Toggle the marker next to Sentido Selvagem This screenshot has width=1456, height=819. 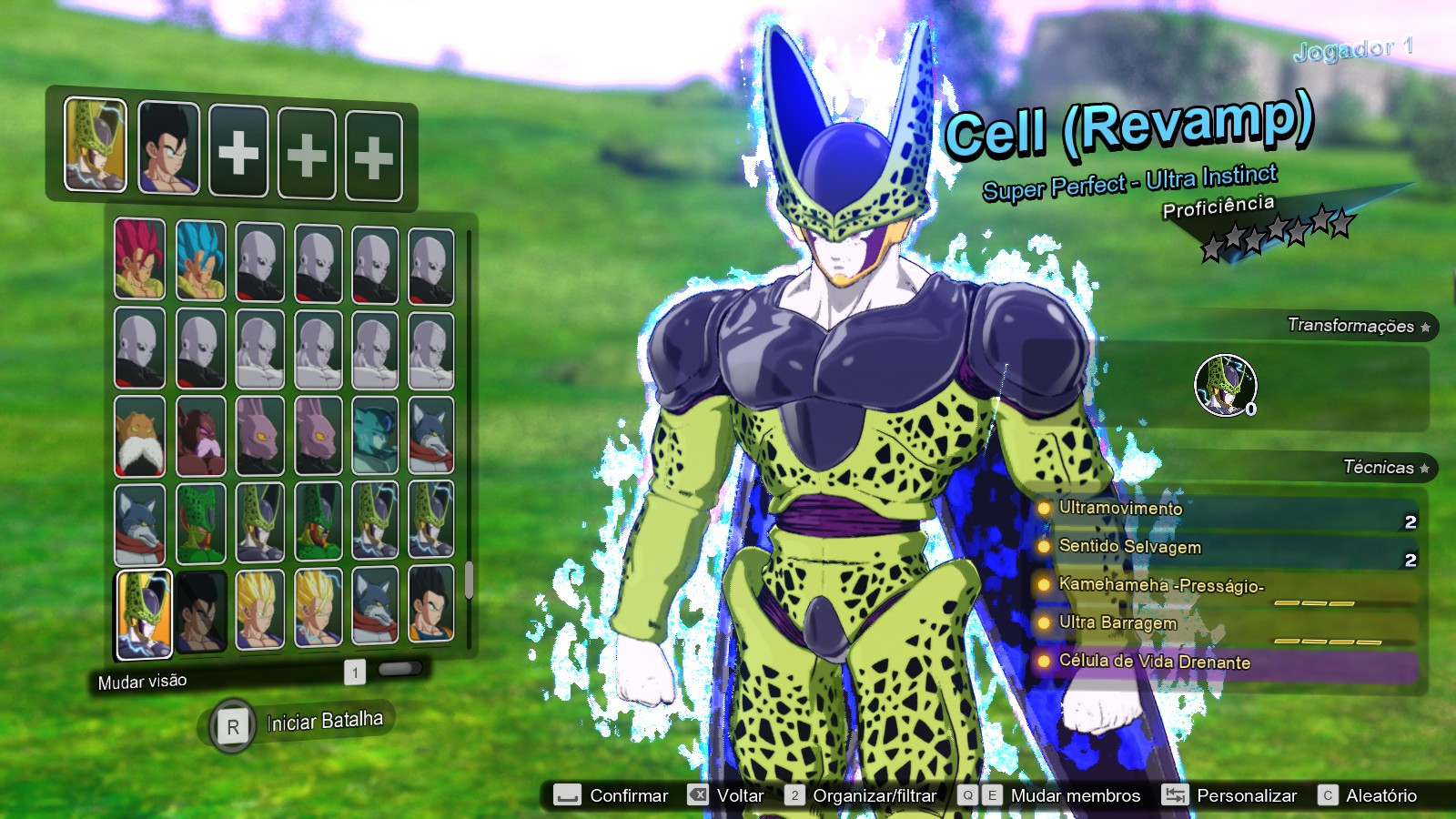coord(1043,548)
